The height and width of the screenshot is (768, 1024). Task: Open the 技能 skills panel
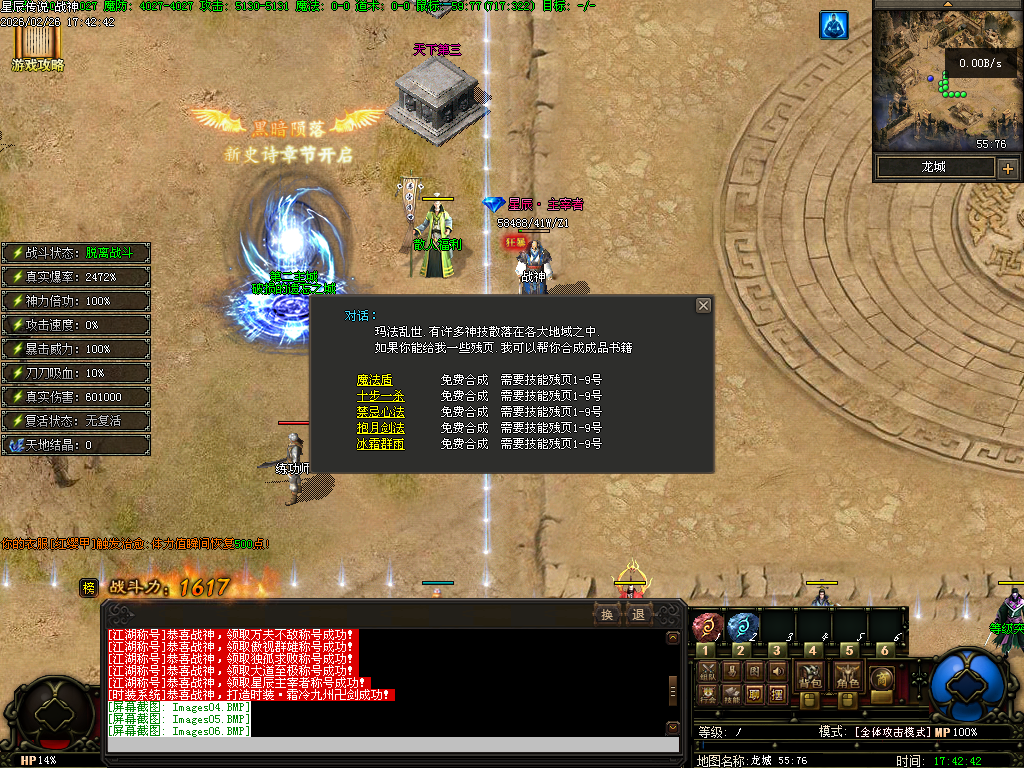click(731, 693)
